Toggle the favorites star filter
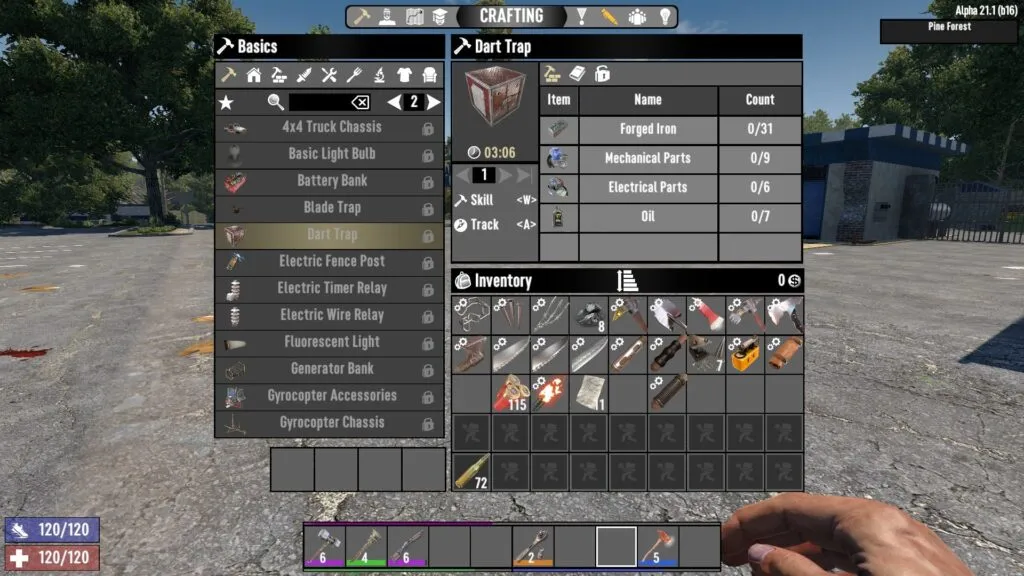This screenshot has height=576, width=1024. [226, 102]
